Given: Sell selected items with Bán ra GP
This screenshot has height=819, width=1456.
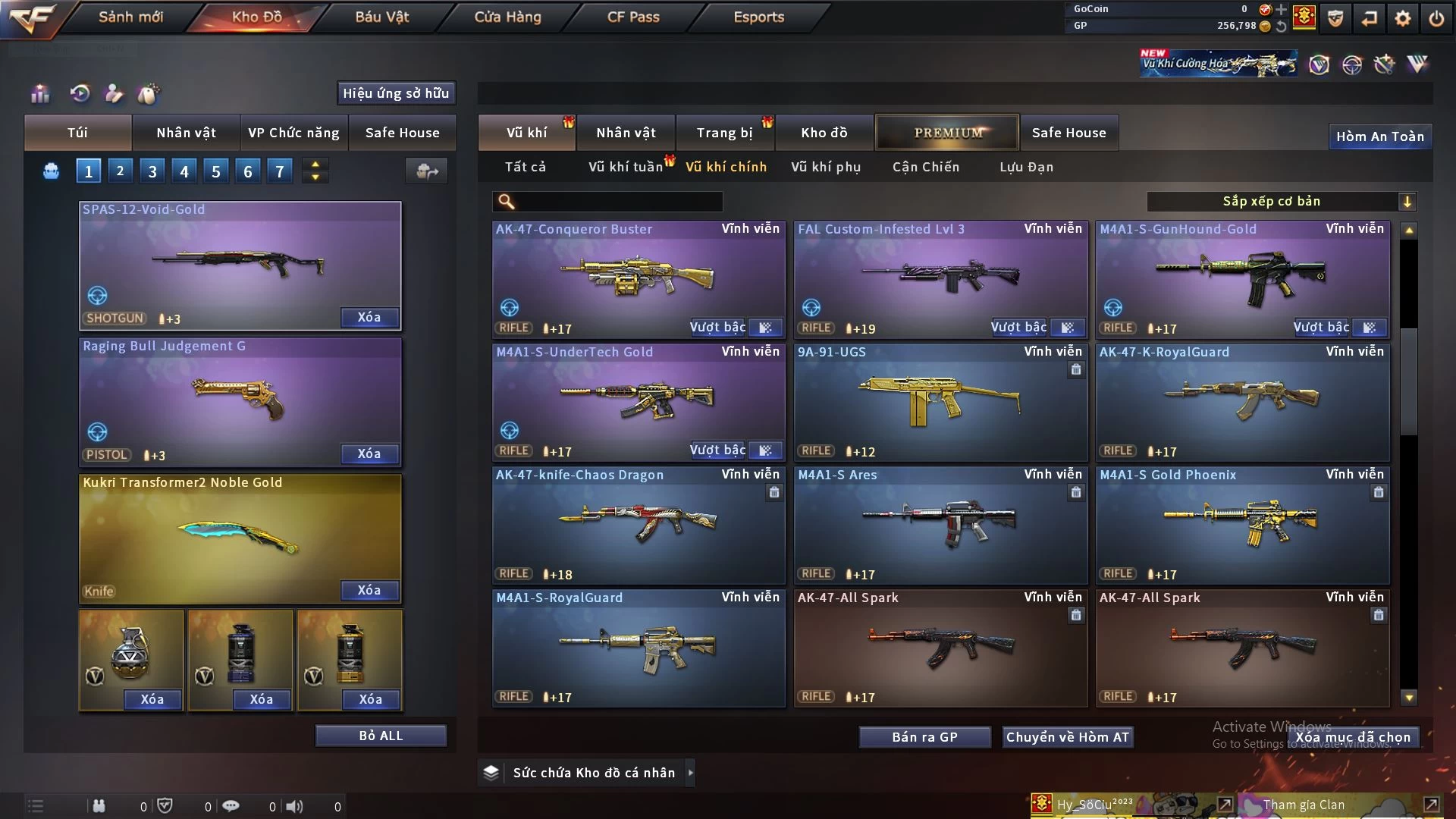Looking at the screenshot, I should tap(924, 737).
